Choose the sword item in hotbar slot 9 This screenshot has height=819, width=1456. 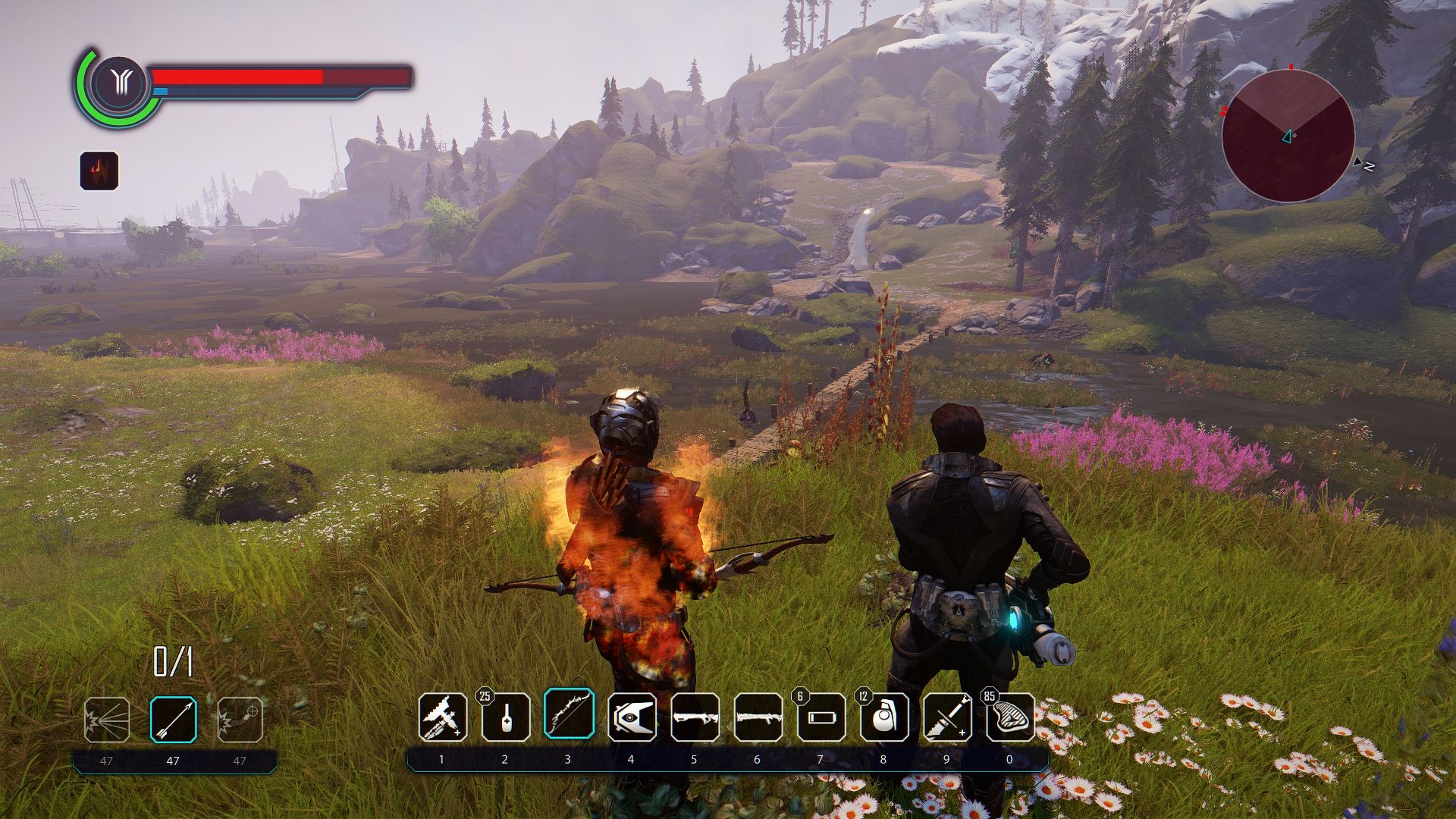click(947, 717)
